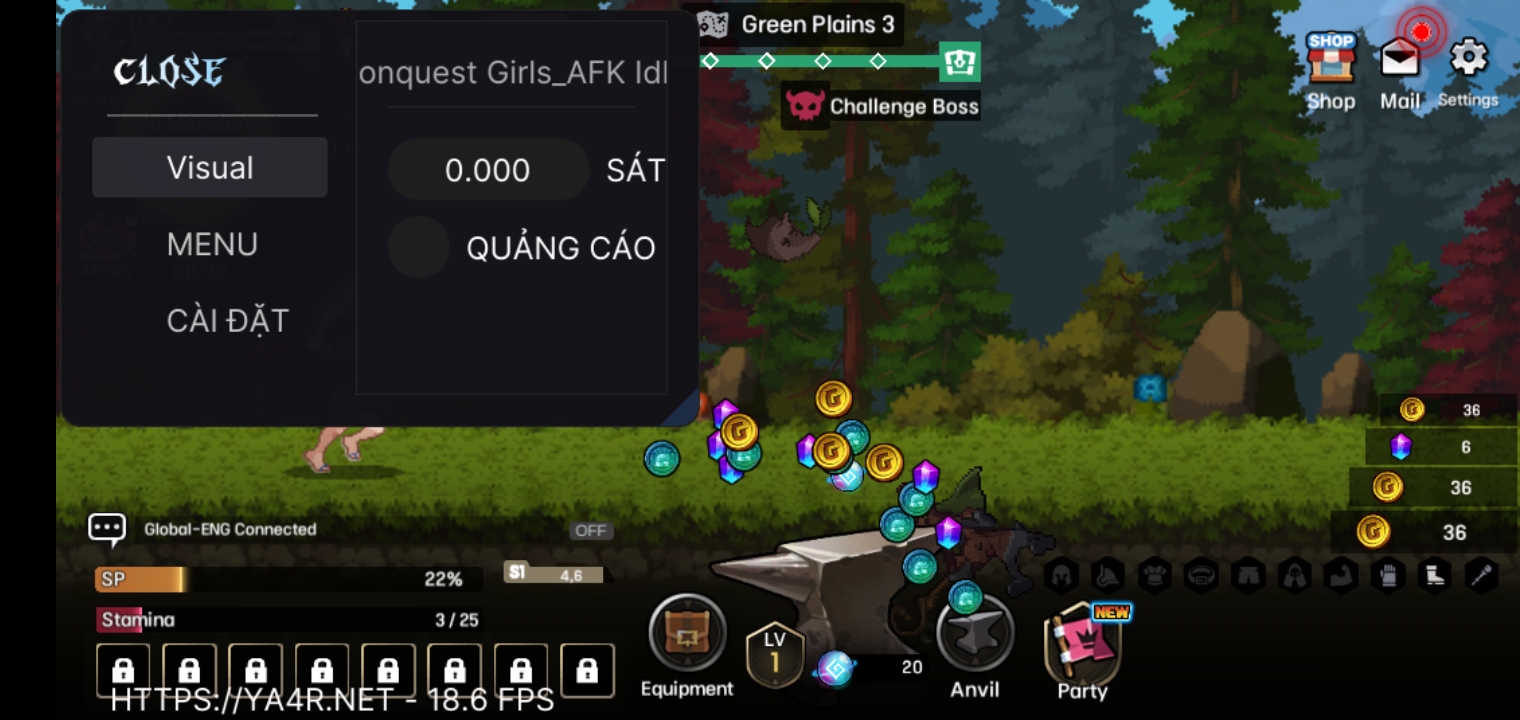The width and height of the screenshot is (1520, 720).
Task: Switch to the Visual tab
Action: coord(210,168)
